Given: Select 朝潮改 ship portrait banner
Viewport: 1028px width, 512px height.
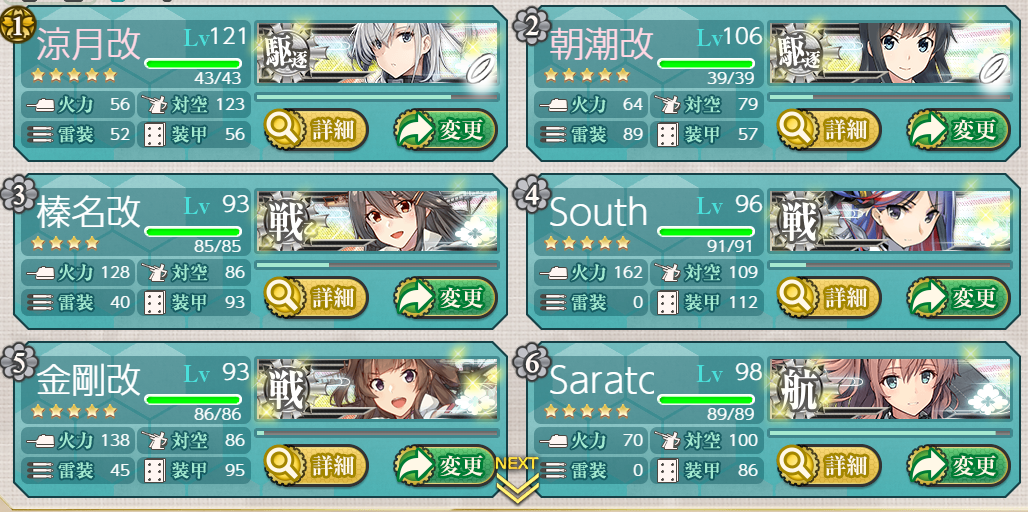Looking at the screenshot, I should (x=890, y=53).
